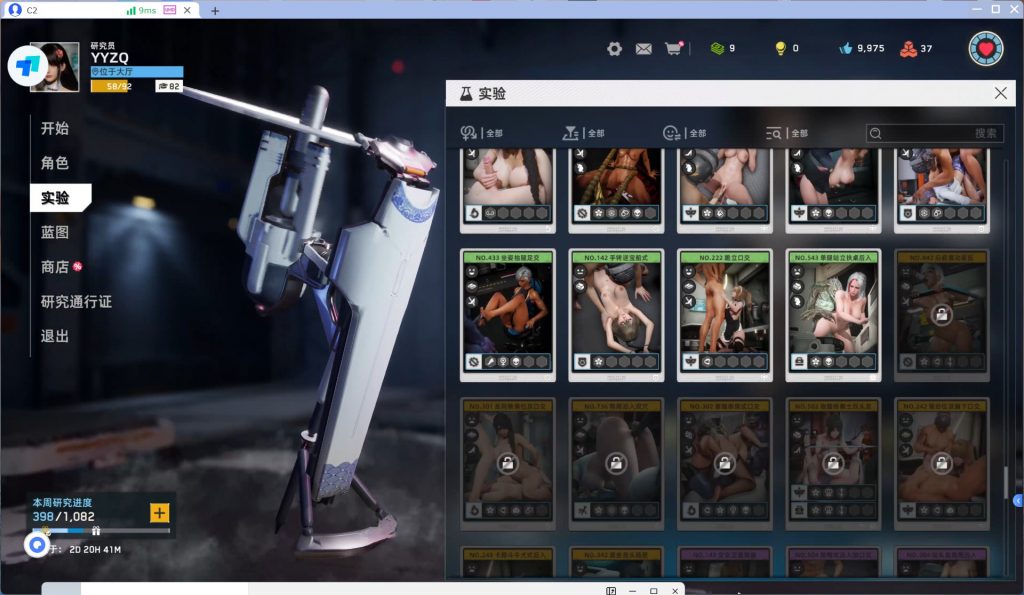Add research progress with the yellow plus
Image resolution: width=1024 pixels, height=595 pixels.
point(159,513)
